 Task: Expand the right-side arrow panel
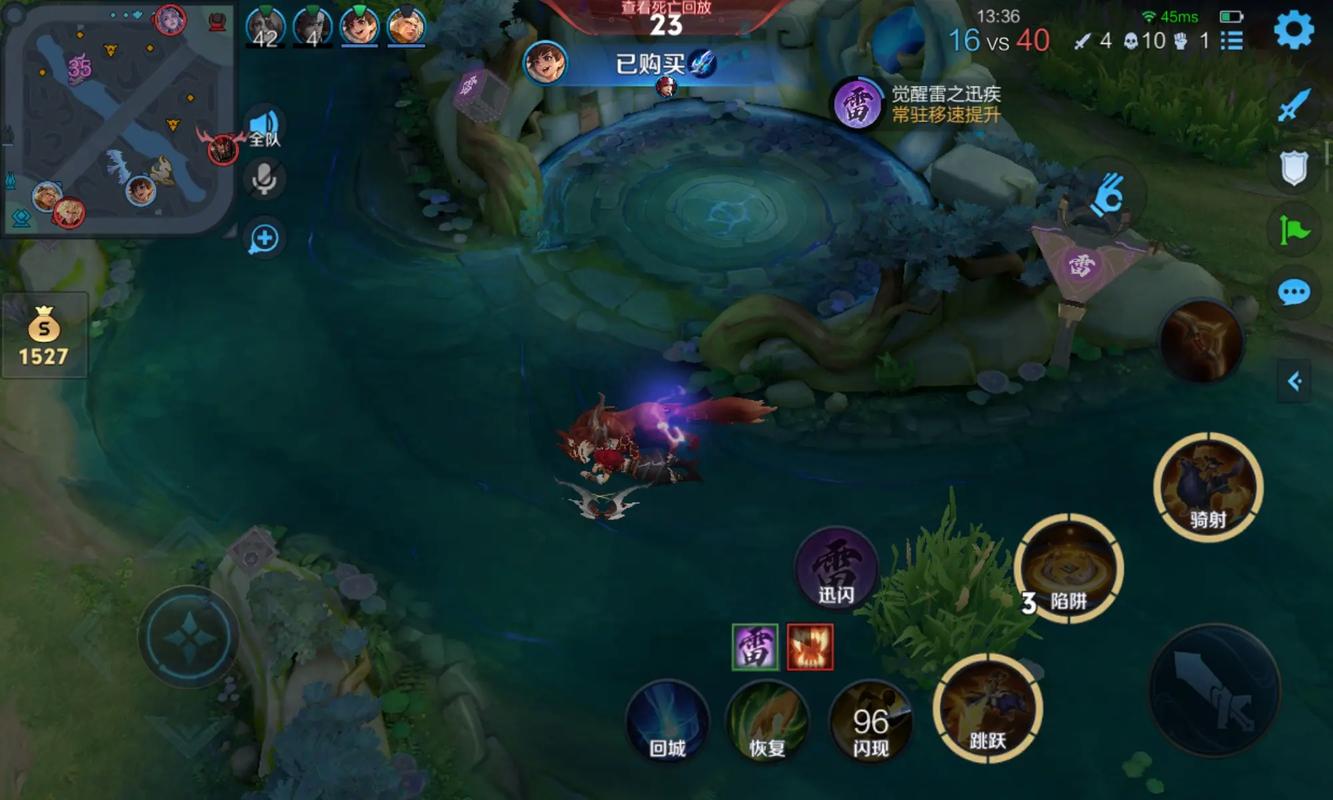coord(1294,380)
